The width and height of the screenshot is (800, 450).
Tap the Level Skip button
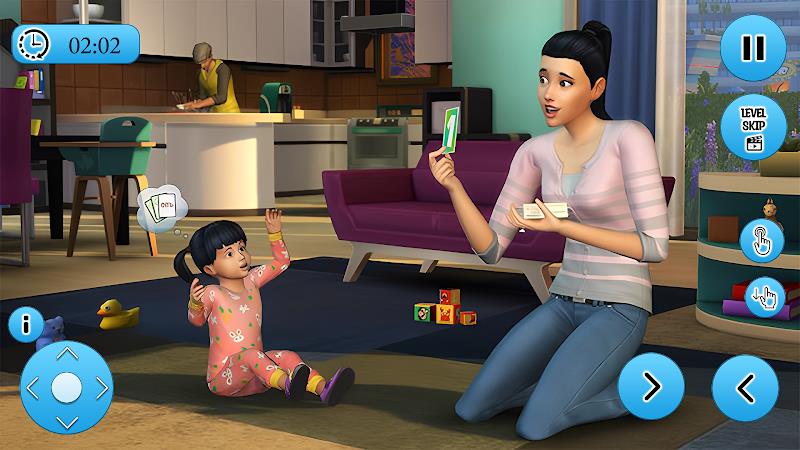pos(753,128)
